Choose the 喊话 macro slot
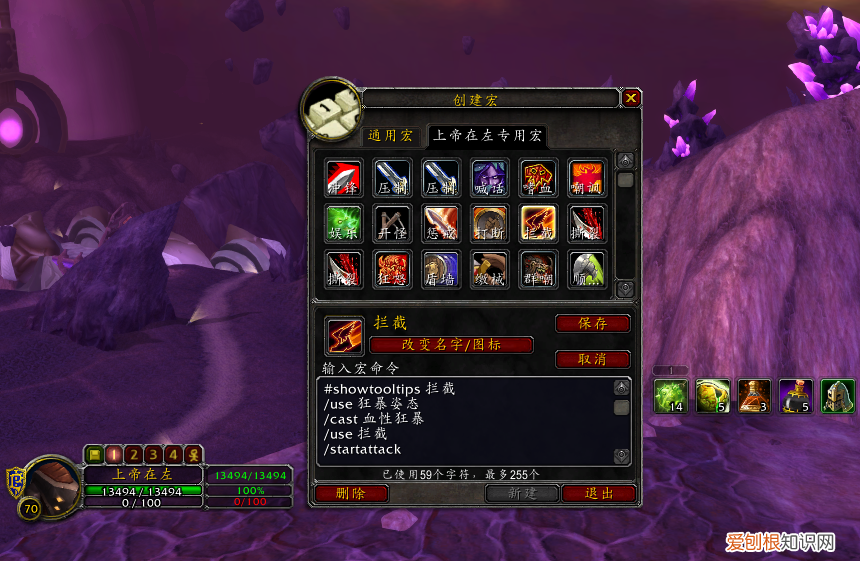This screenshot has height=561, width=860. coord(490,177)
